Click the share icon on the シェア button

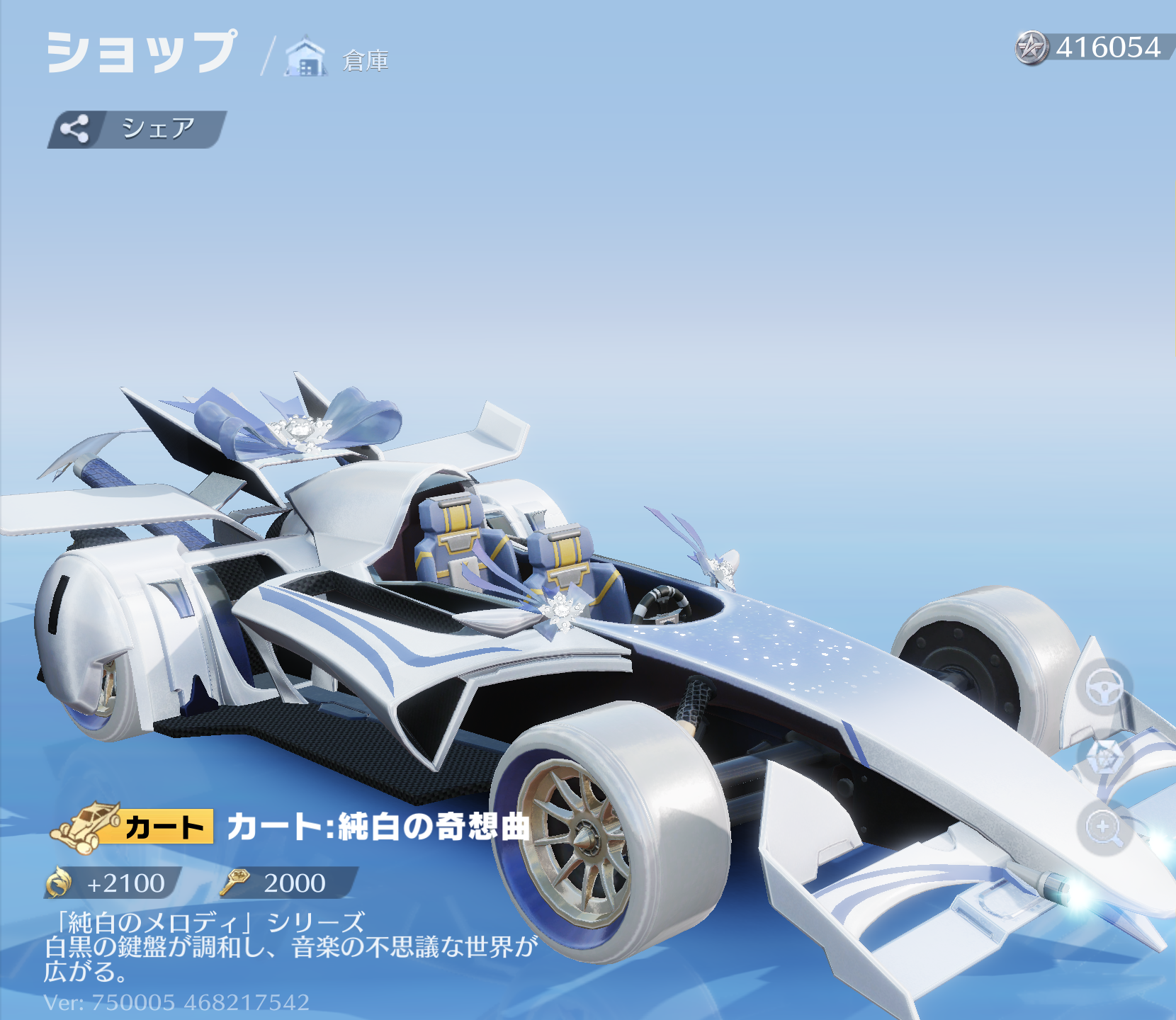(74, 127)
